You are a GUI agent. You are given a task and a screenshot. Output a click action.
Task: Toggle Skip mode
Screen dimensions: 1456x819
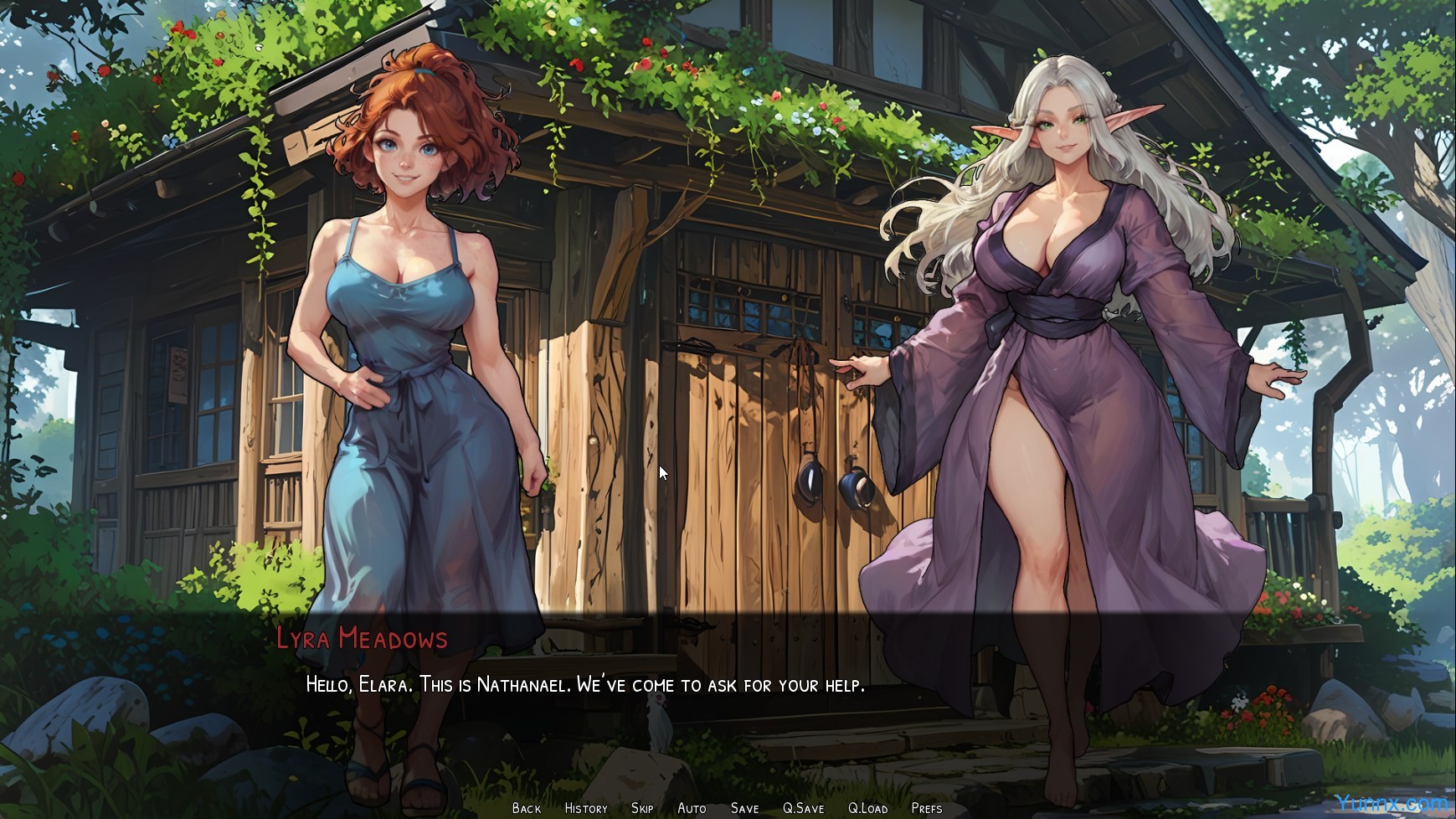642,808
